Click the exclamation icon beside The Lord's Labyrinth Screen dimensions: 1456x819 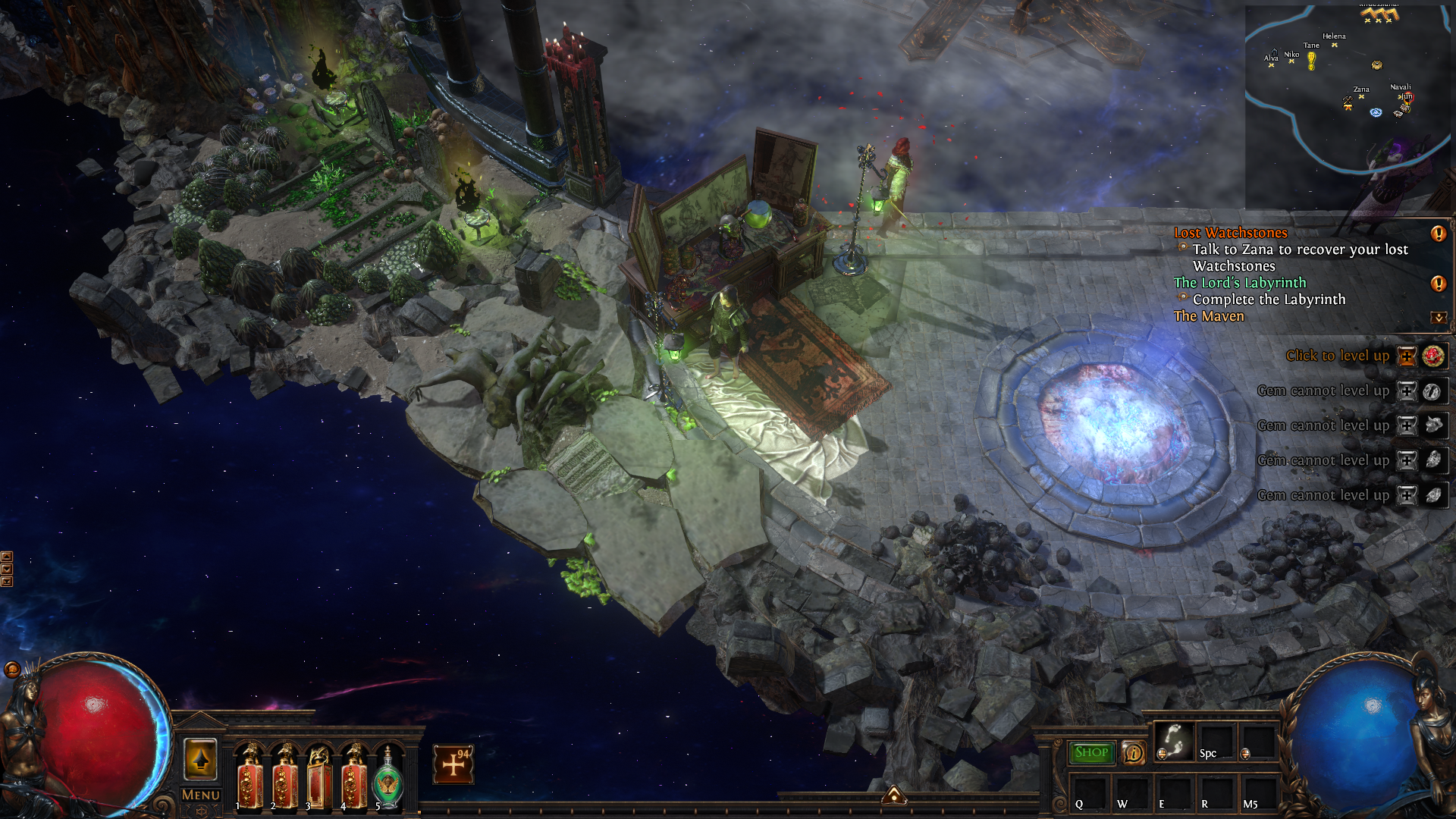pos(1438,284)
